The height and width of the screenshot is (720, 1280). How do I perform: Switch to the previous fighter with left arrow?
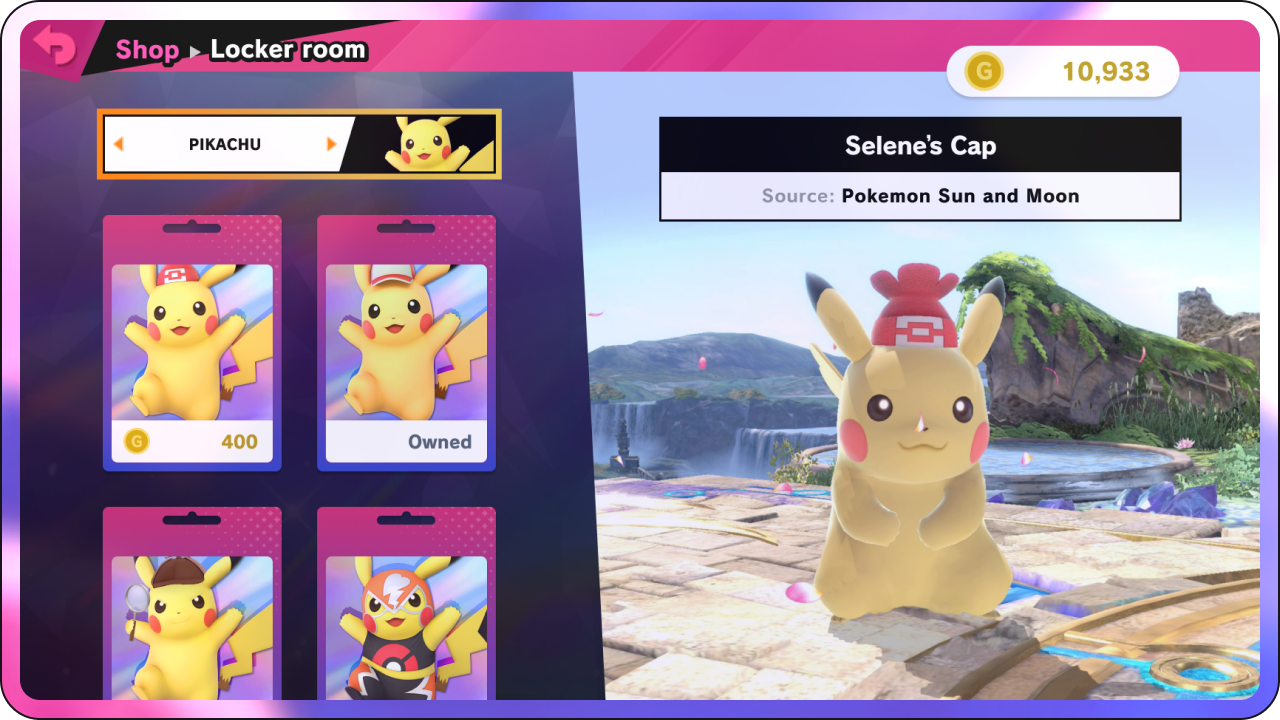click(118, 144)
